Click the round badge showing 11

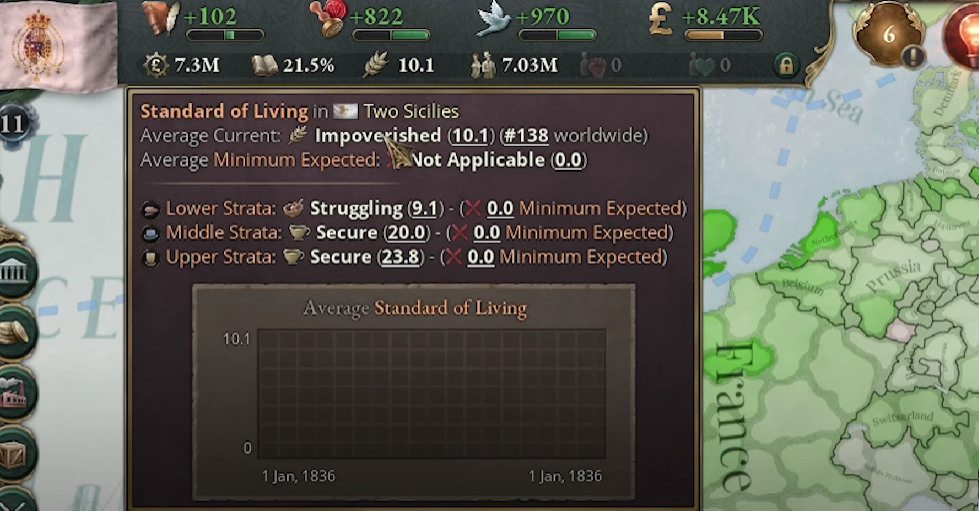(14, 124)
